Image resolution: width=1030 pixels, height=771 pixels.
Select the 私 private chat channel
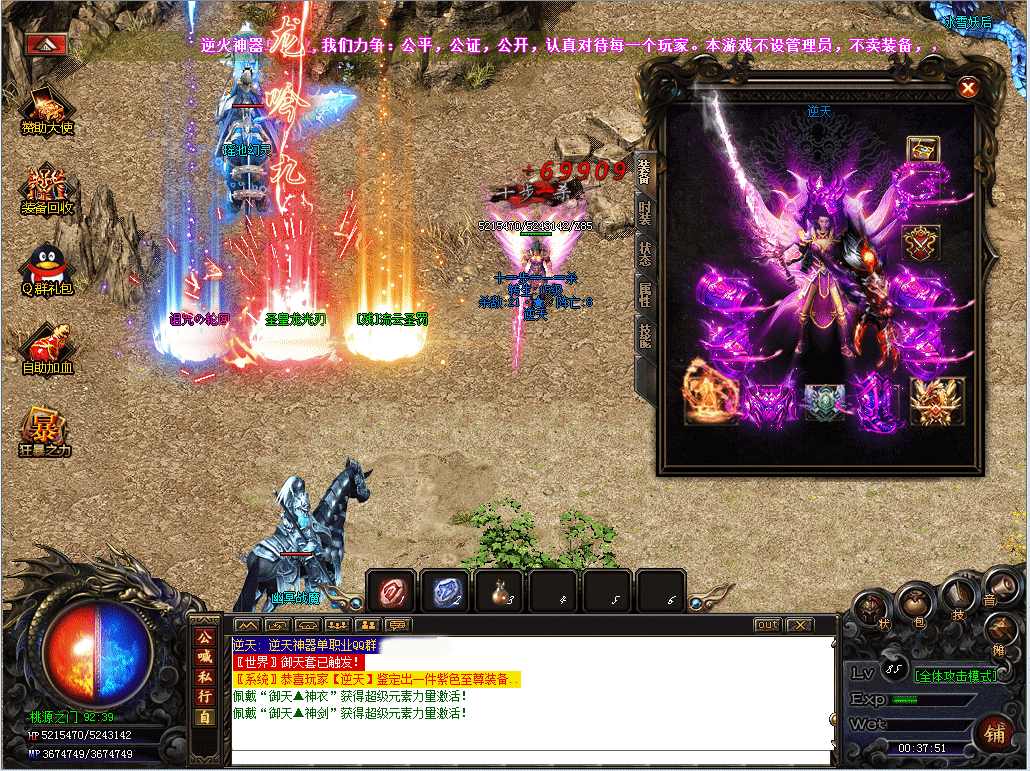205,676
